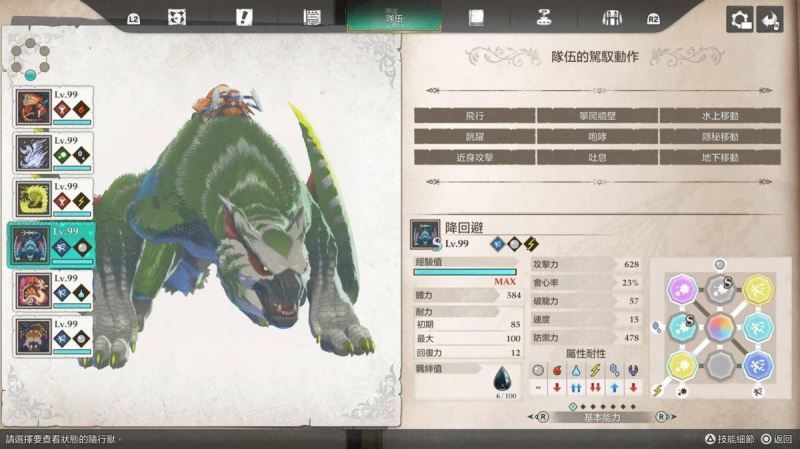Viewport: 800px width, 449px height.
Task: Select the rainbow center gene slot
Action: point(719,327)
